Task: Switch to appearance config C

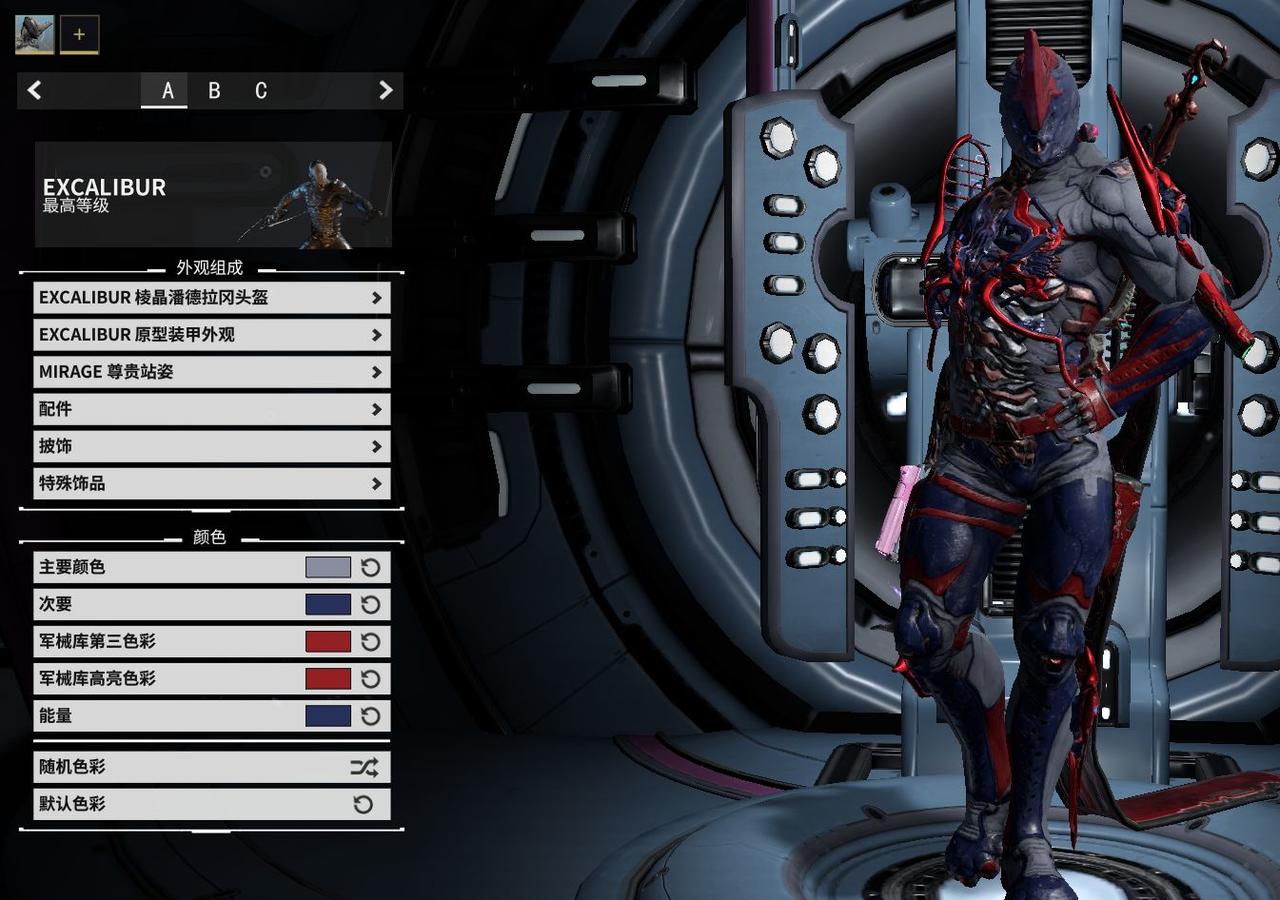Action: tap(261, 91)
